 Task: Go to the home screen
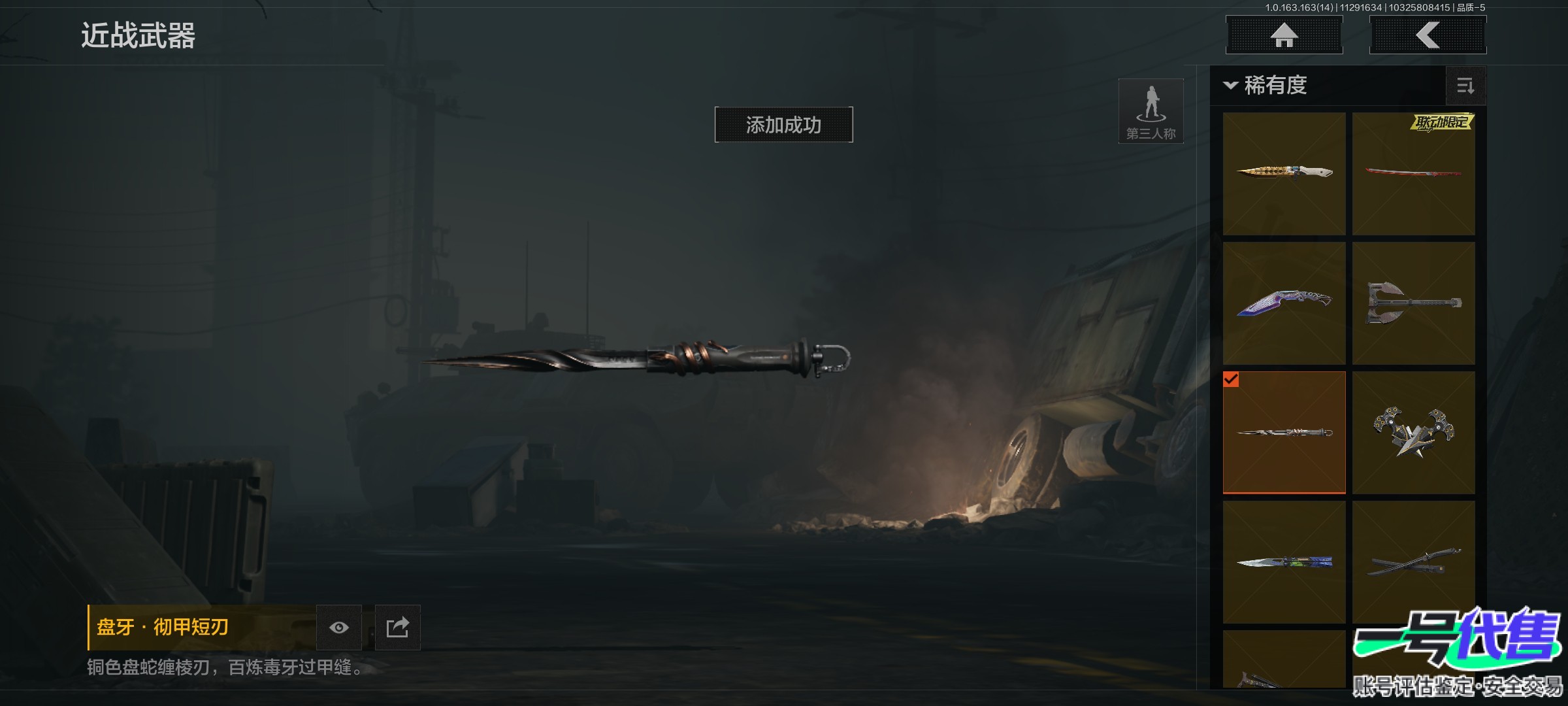[1284, 35]
